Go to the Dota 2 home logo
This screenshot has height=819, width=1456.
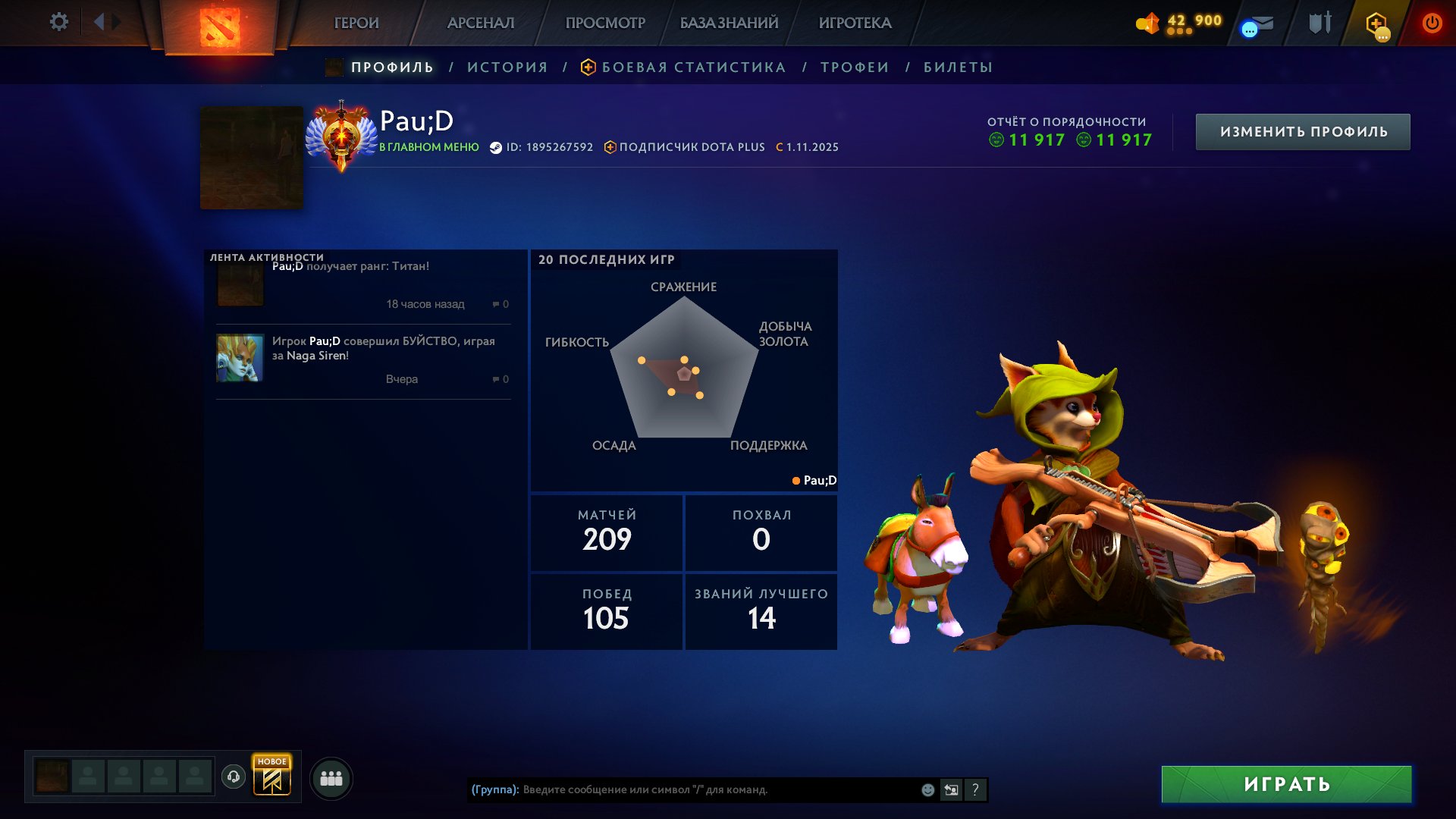coord(219,27)
